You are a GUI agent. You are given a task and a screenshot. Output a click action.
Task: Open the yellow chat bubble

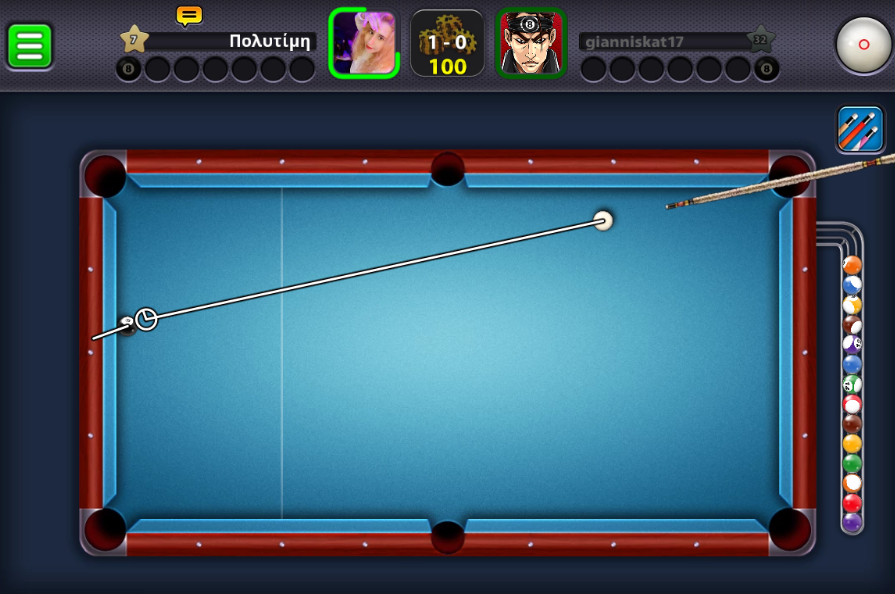[x=189, y=15]
